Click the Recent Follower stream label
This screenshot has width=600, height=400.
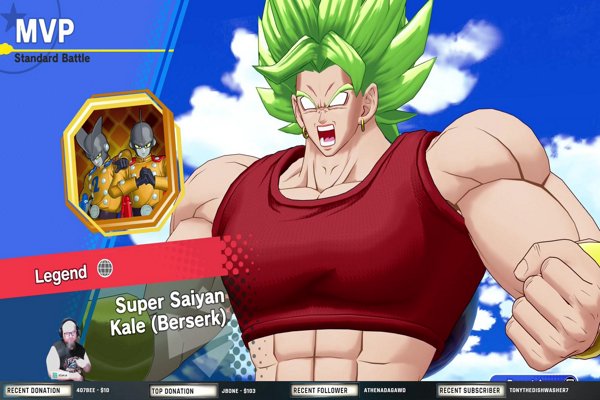pos(320,390)
